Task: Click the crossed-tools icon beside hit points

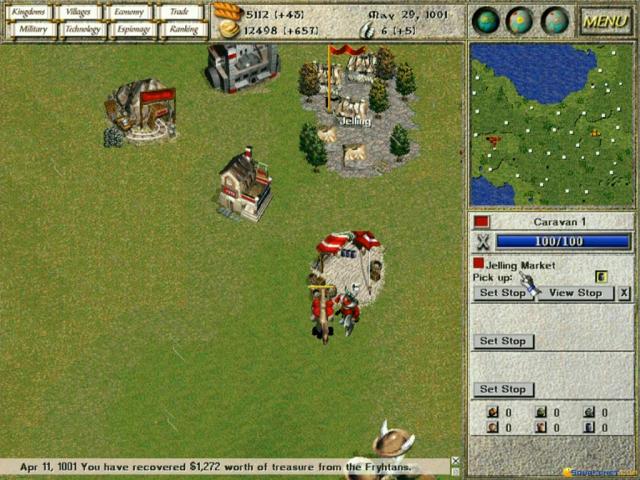Action: [483, 242]
